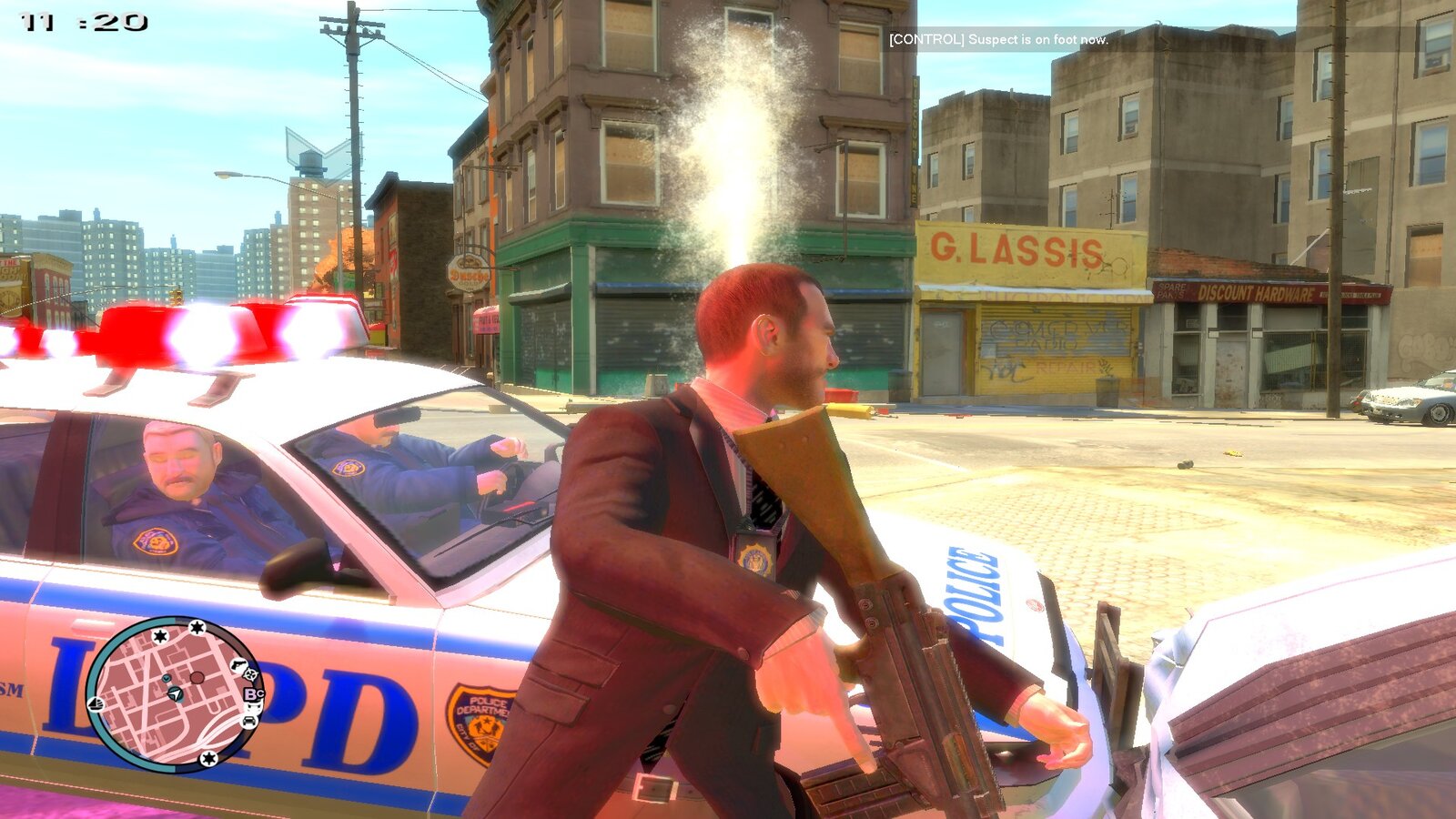Click the G.LASSIS storefront sign

[x=1010, y=248]
